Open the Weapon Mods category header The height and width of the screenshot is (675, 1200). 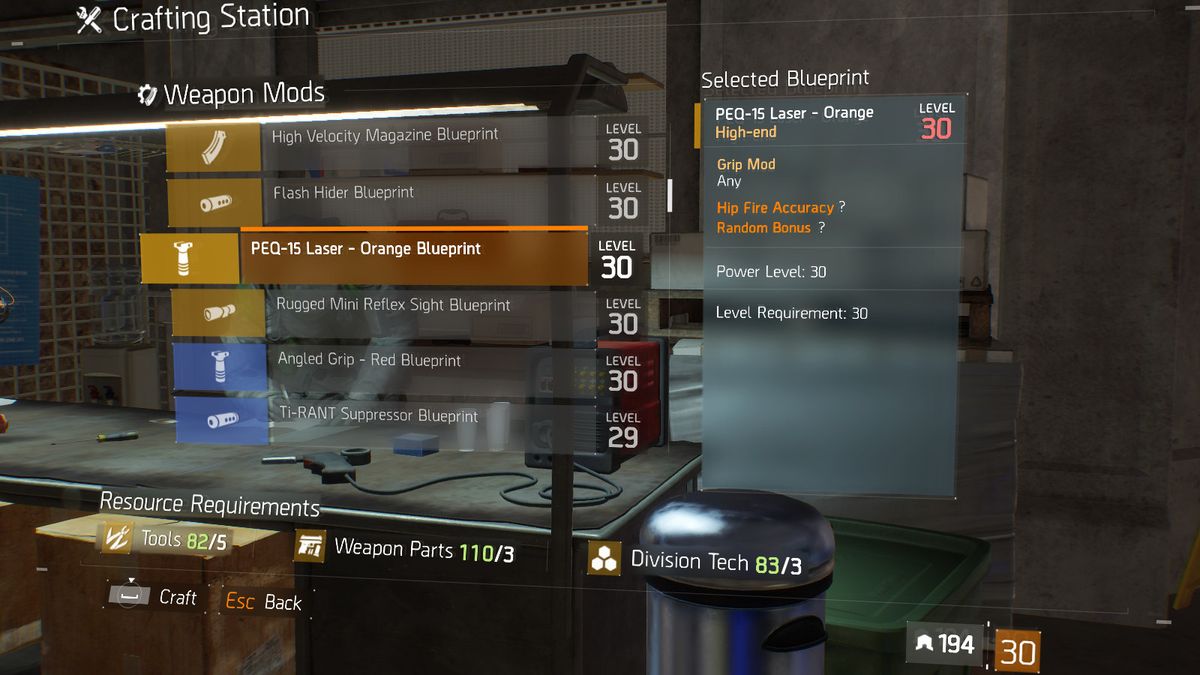[x=233, y=95]
